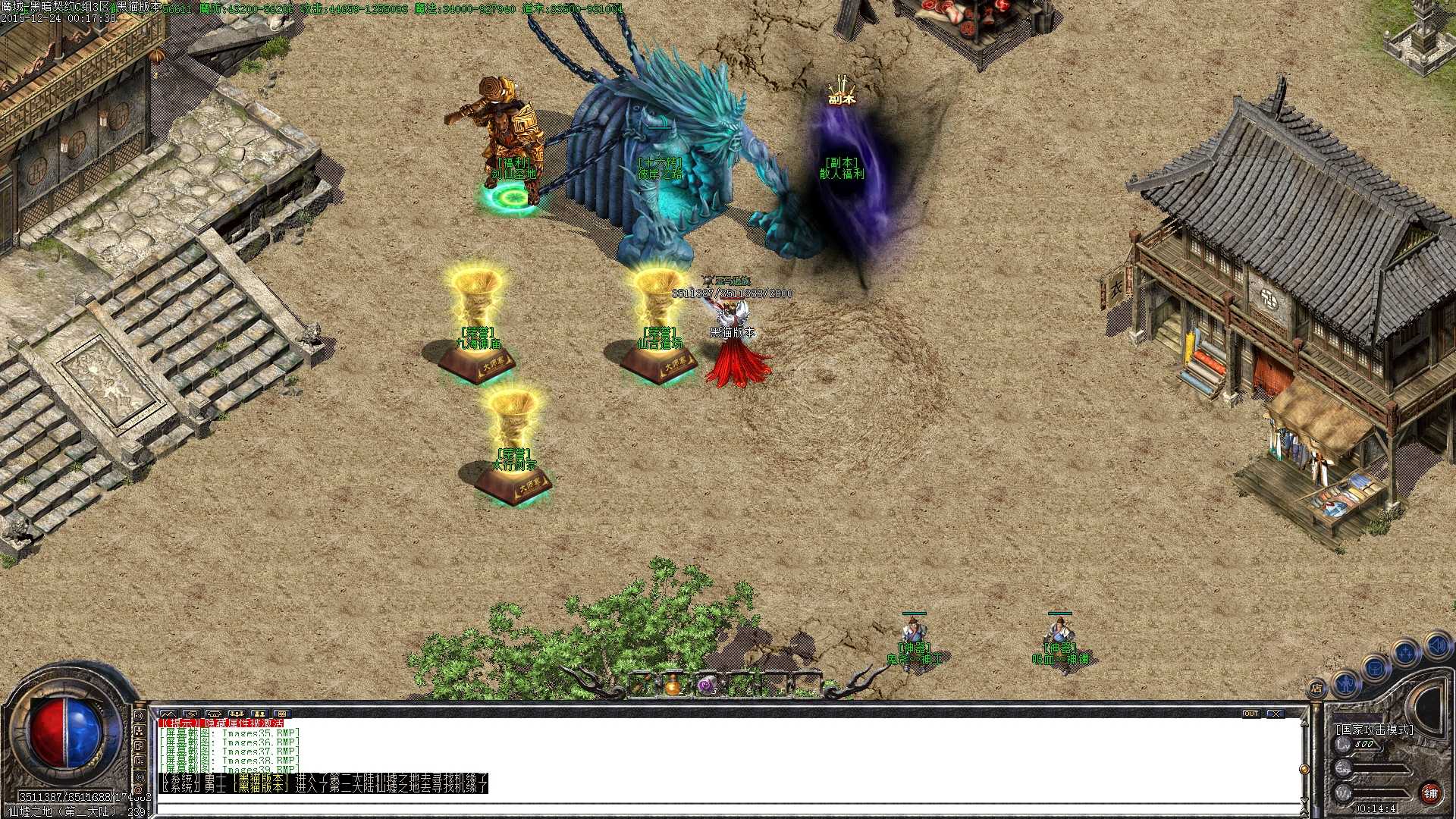The image size is (1456, 819).
Task: Click the purple orb item in the quickbar
Action: pos(707,684)
